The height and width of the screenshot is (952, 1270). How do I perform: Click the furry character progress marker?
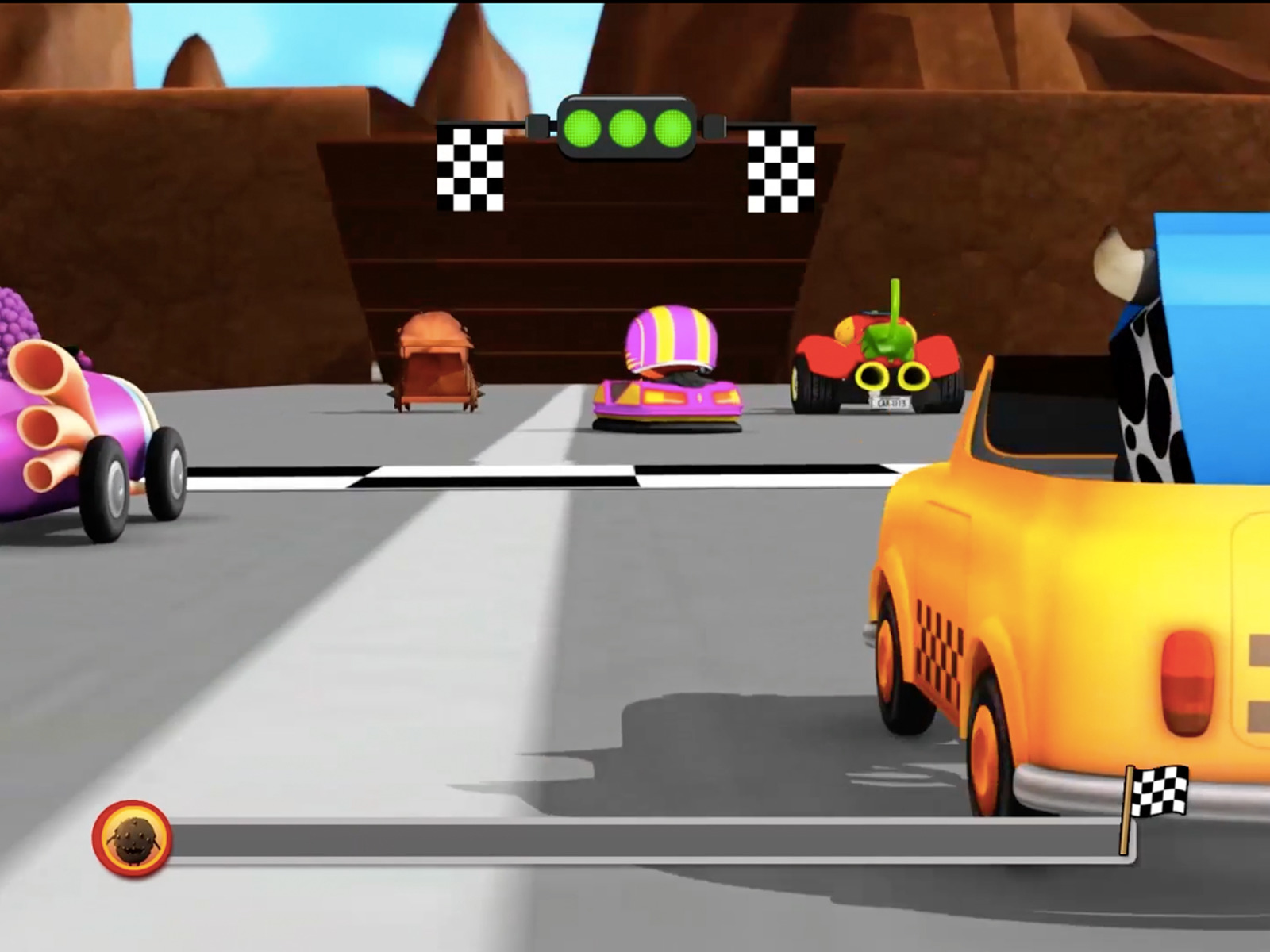[132, 839]
